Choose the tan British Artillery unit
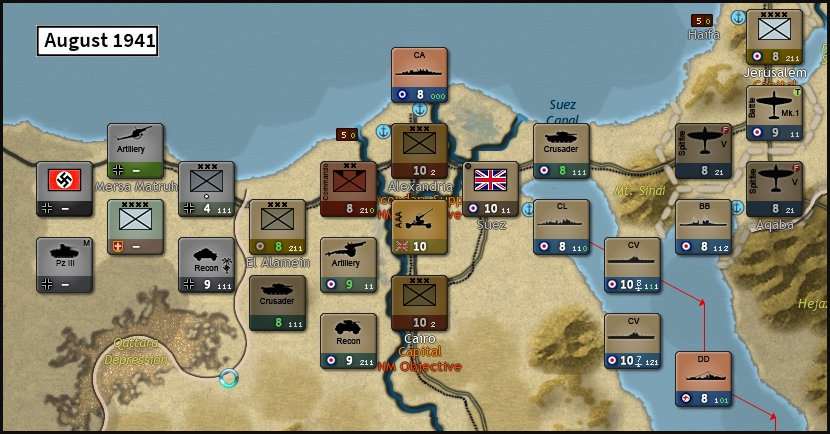Screen dimensions: 830x434 (x=348, y=265)
